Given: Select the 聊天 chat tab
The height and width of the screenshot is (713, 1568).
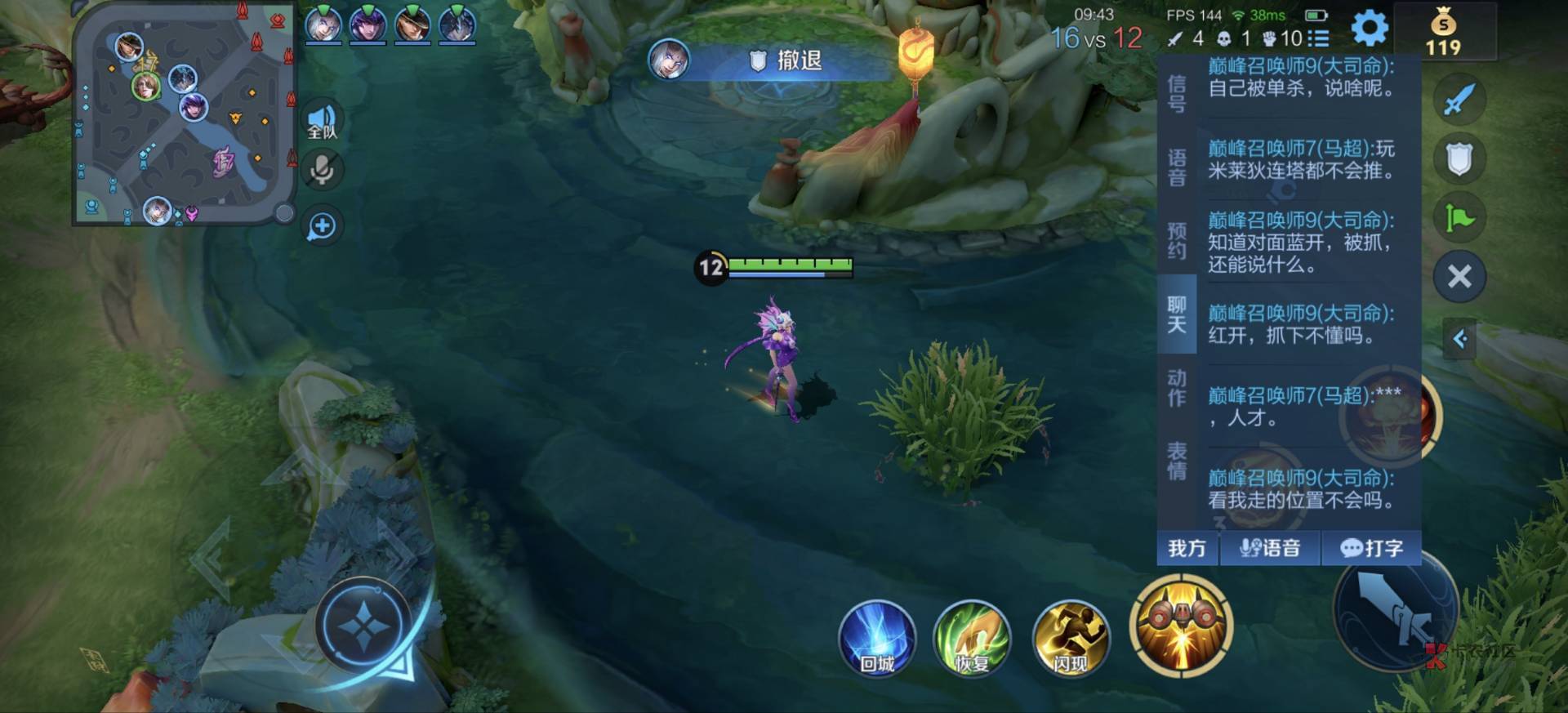Looking at the screenshot, I should pyautogui.click(x=1177, y=314).
